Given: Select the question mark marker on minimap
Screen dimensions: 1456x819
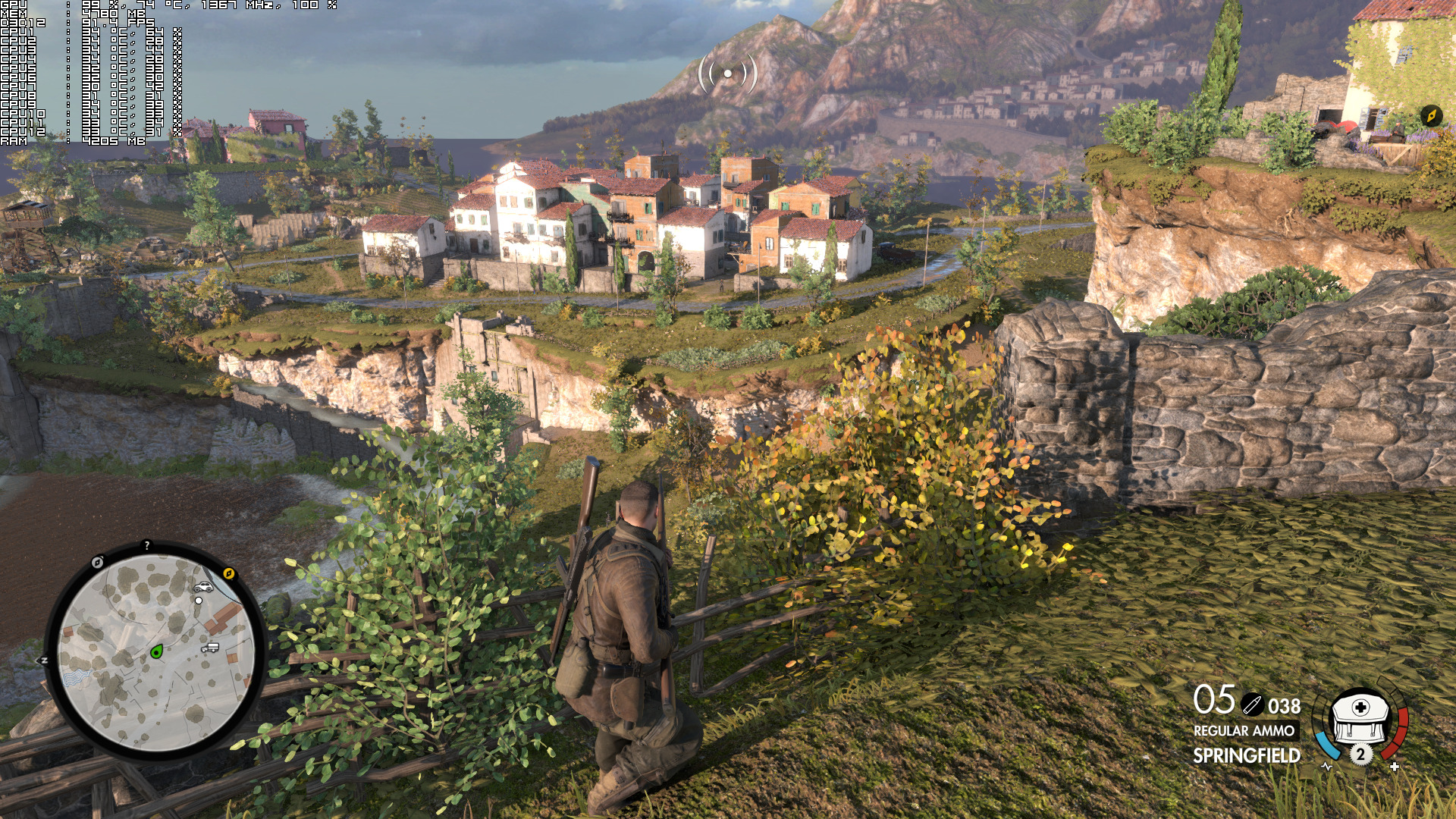Looking at the screenshot, I should tap(147, 545).
